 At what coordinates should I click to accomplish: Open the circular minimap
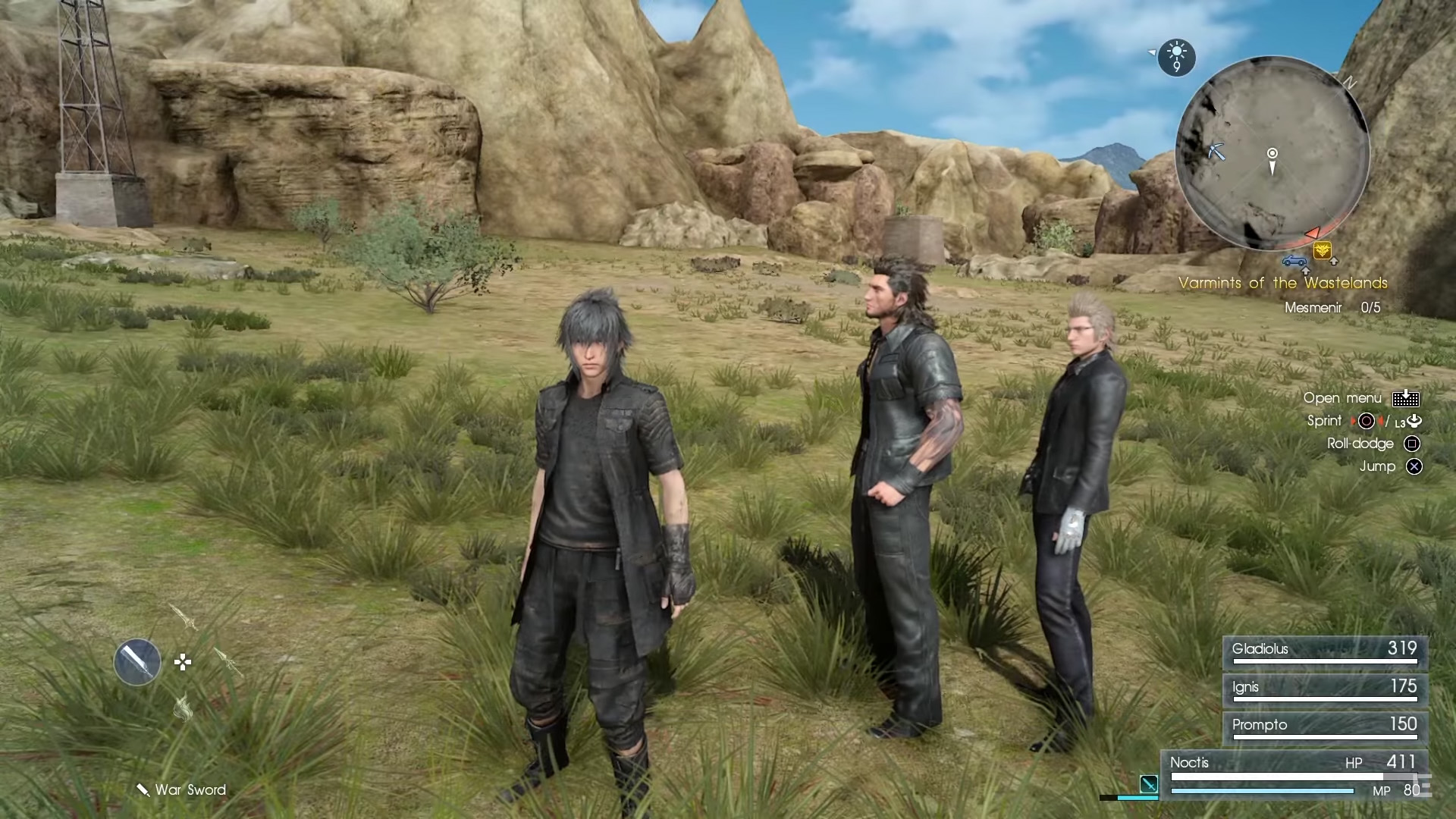tap(1272, 154)
